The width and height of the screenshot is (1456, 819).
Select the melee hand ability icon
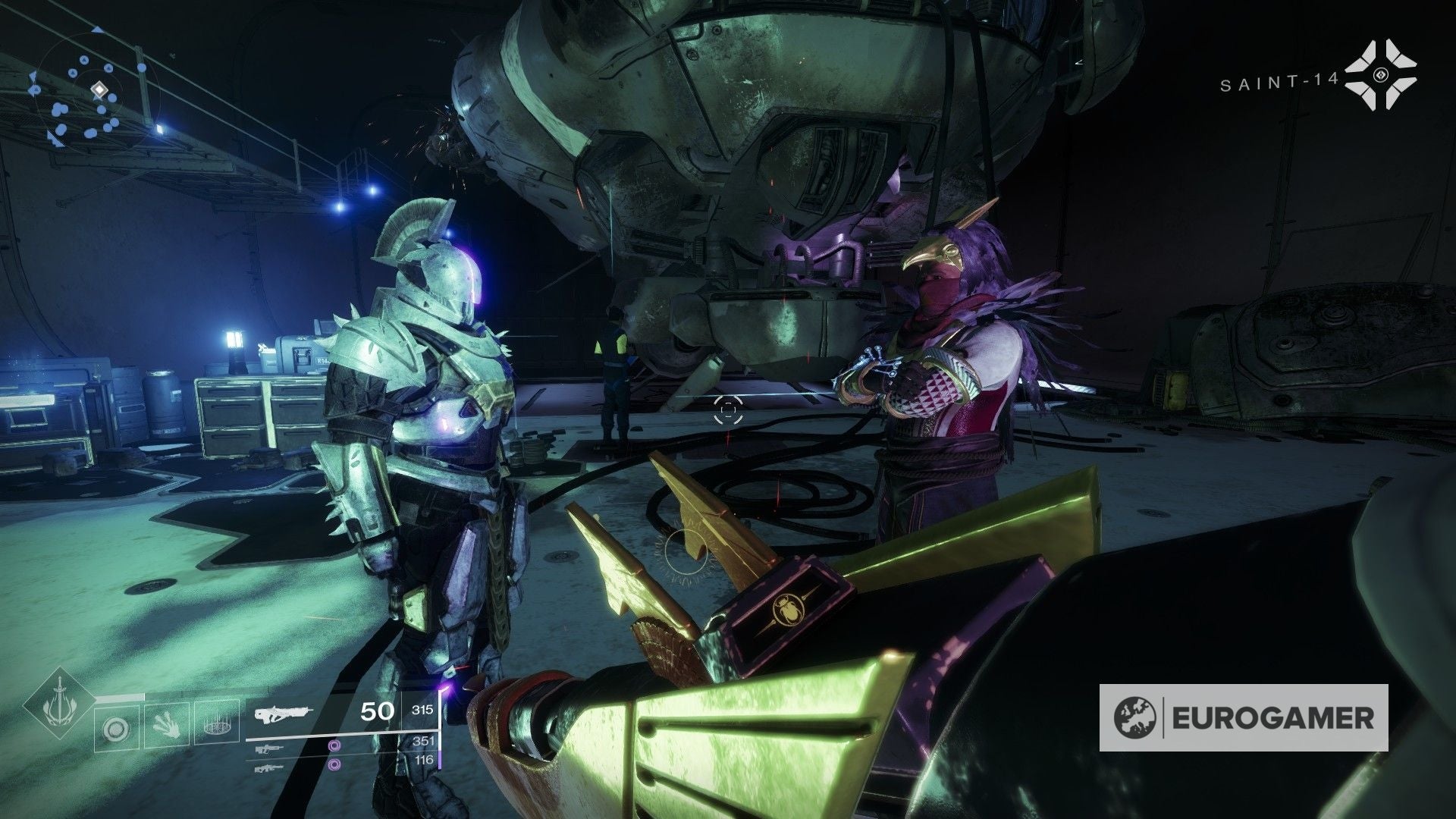coord(166,726)
